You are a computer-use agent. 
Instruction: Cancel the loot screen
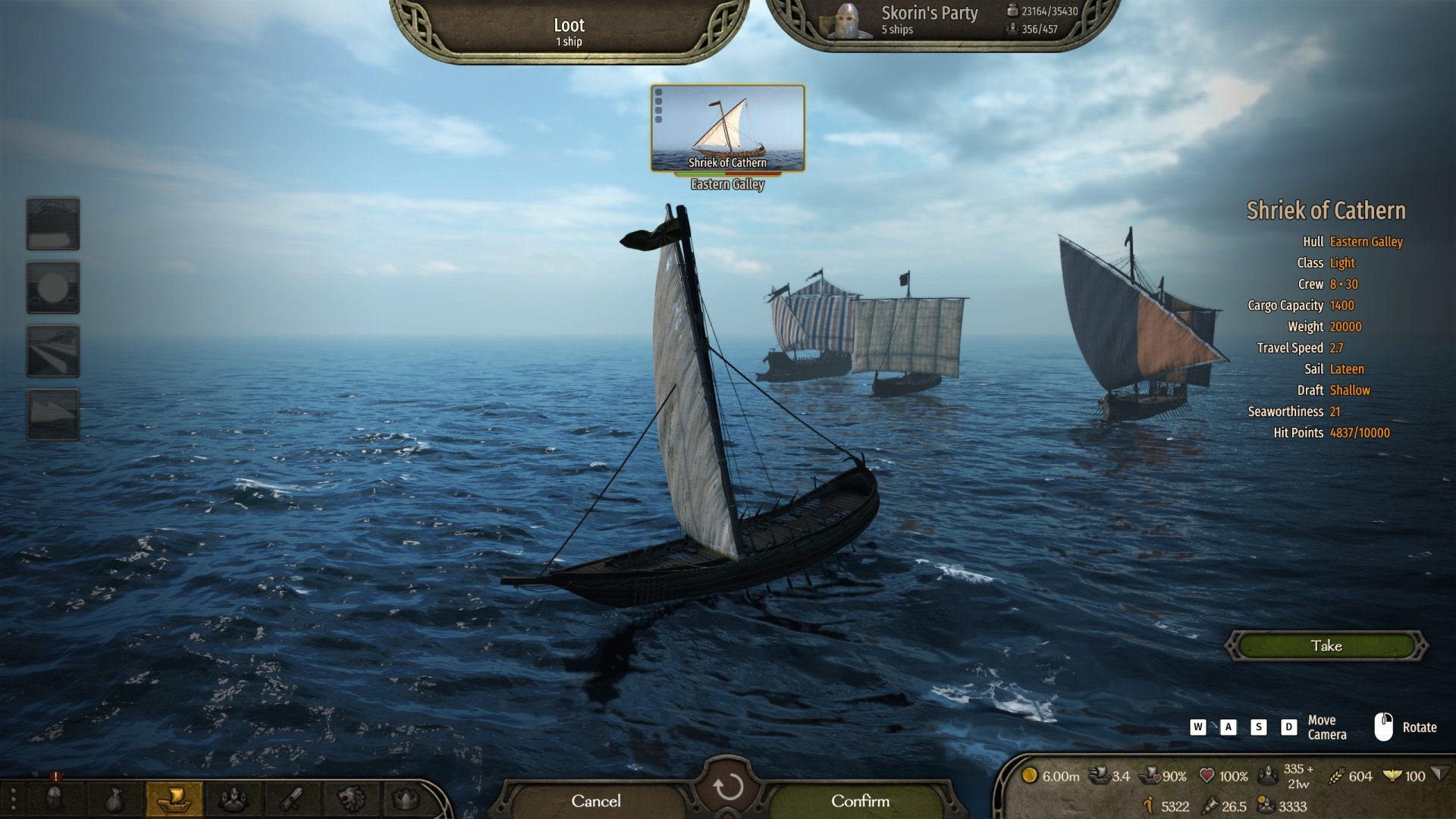(595, 801)
